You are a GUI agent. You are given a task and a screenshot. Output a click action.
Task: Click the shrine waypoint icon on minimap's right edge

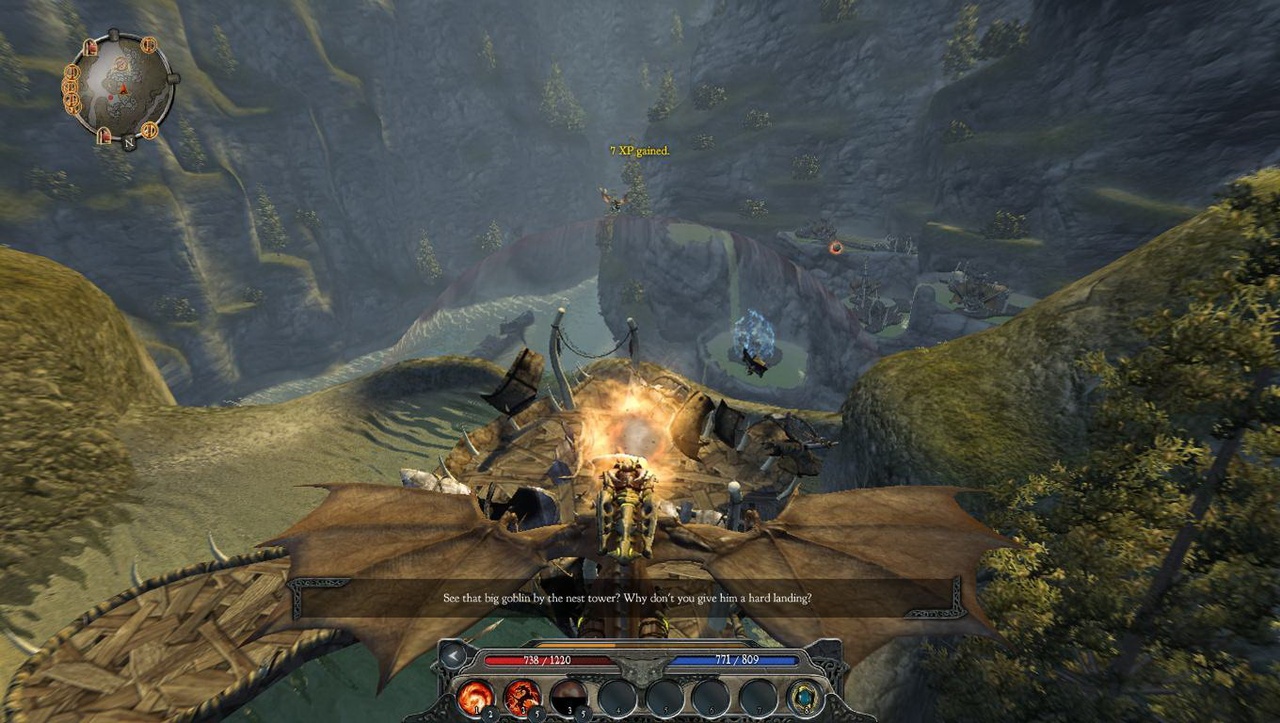tap(148, 45)
